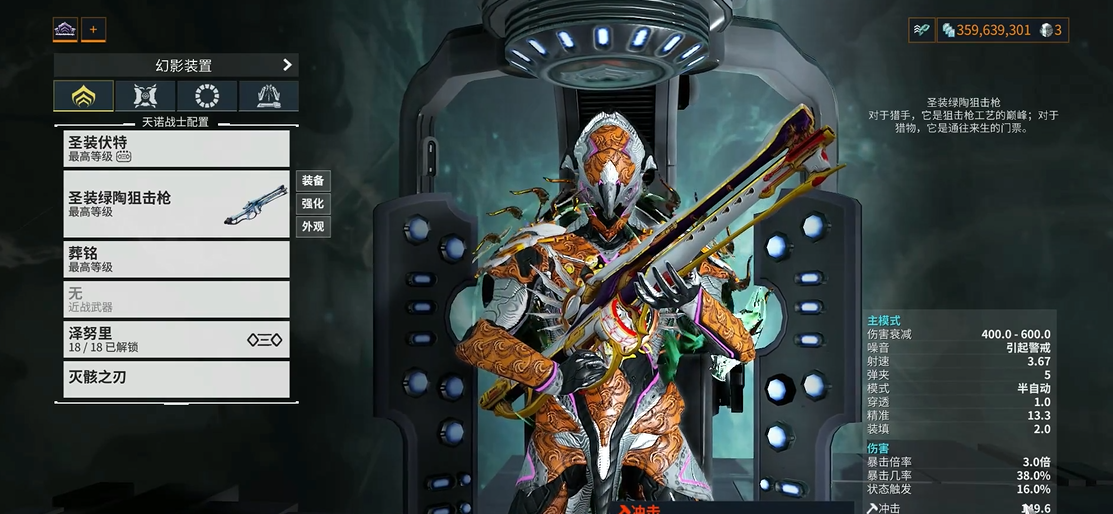Image resolution: width=1113 pixels, height=514 pixels.
Task: Click the orange plus button
Action: pyautogui.click(x=93, y=30)
